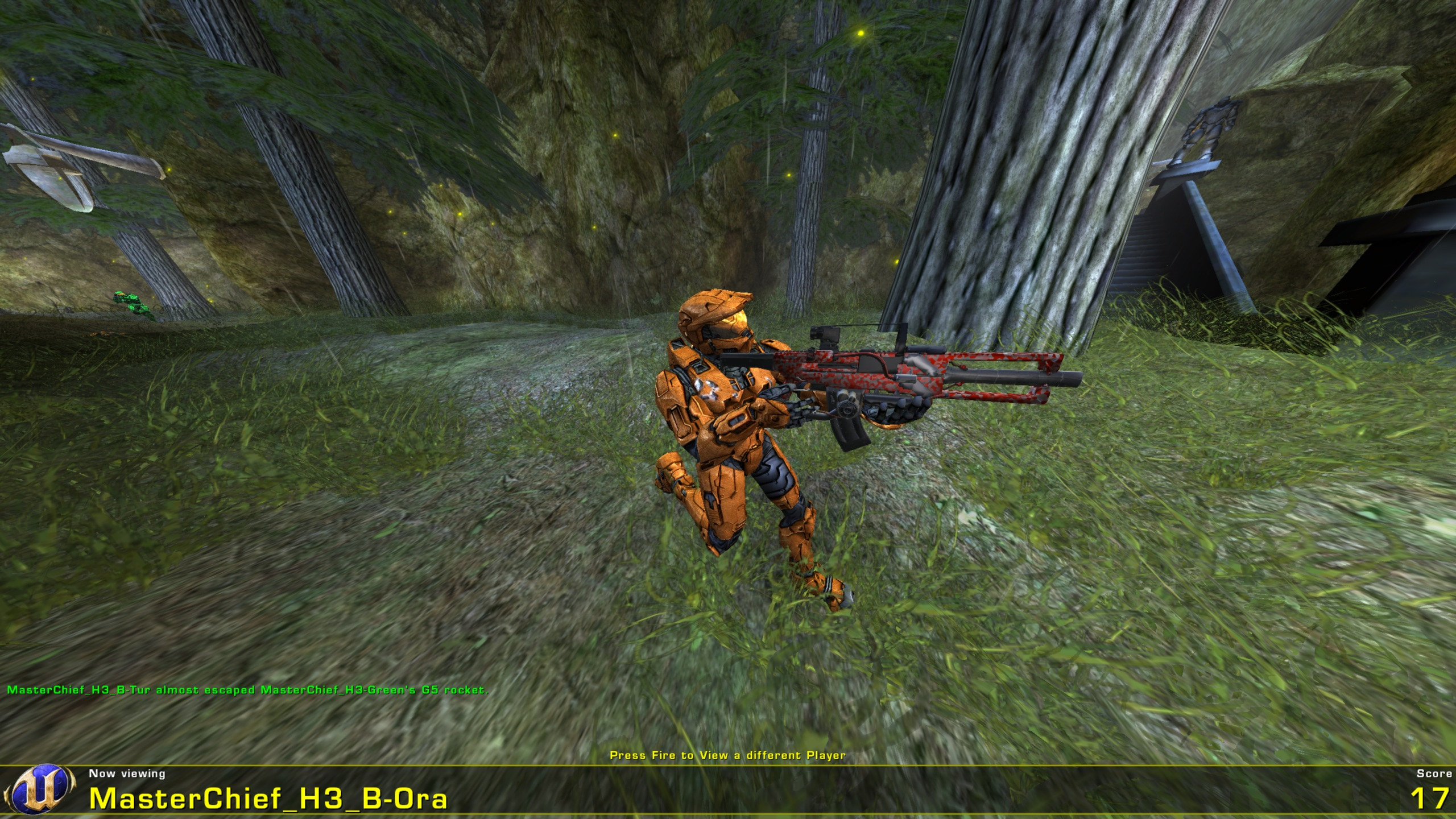Click a glowing firefly light in the forest
The image size is (1456, 819).
click(x=862, y=34)
